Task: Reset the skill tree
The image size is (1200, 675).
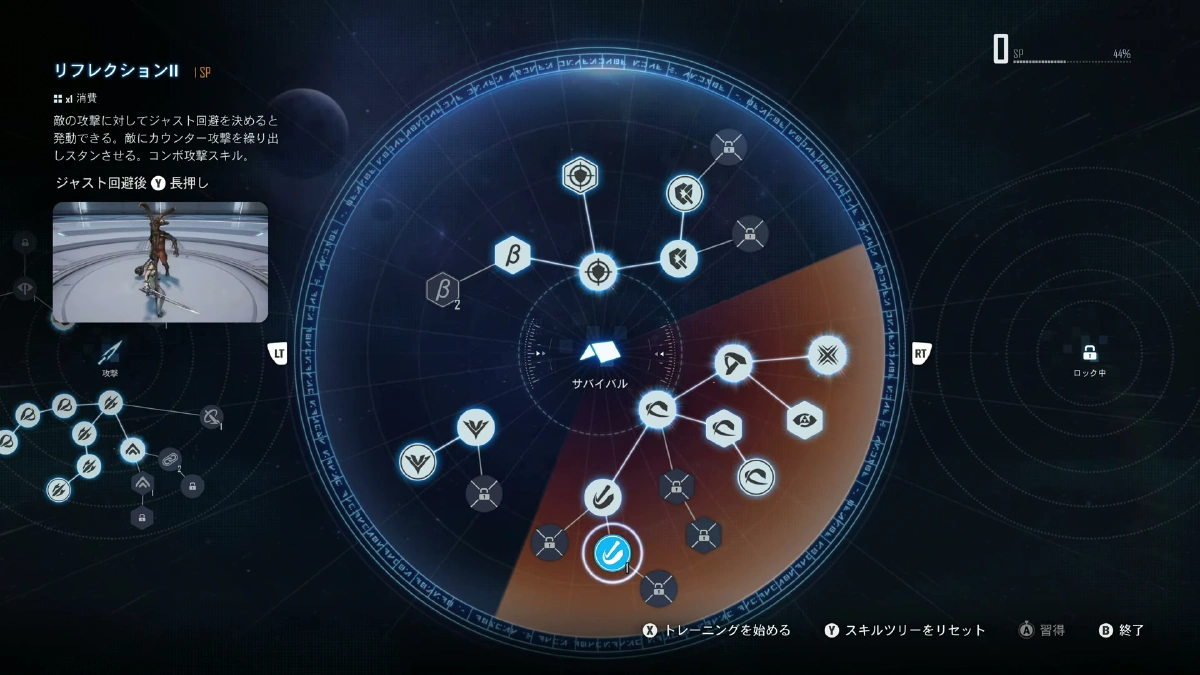Action: coord(905,630)
